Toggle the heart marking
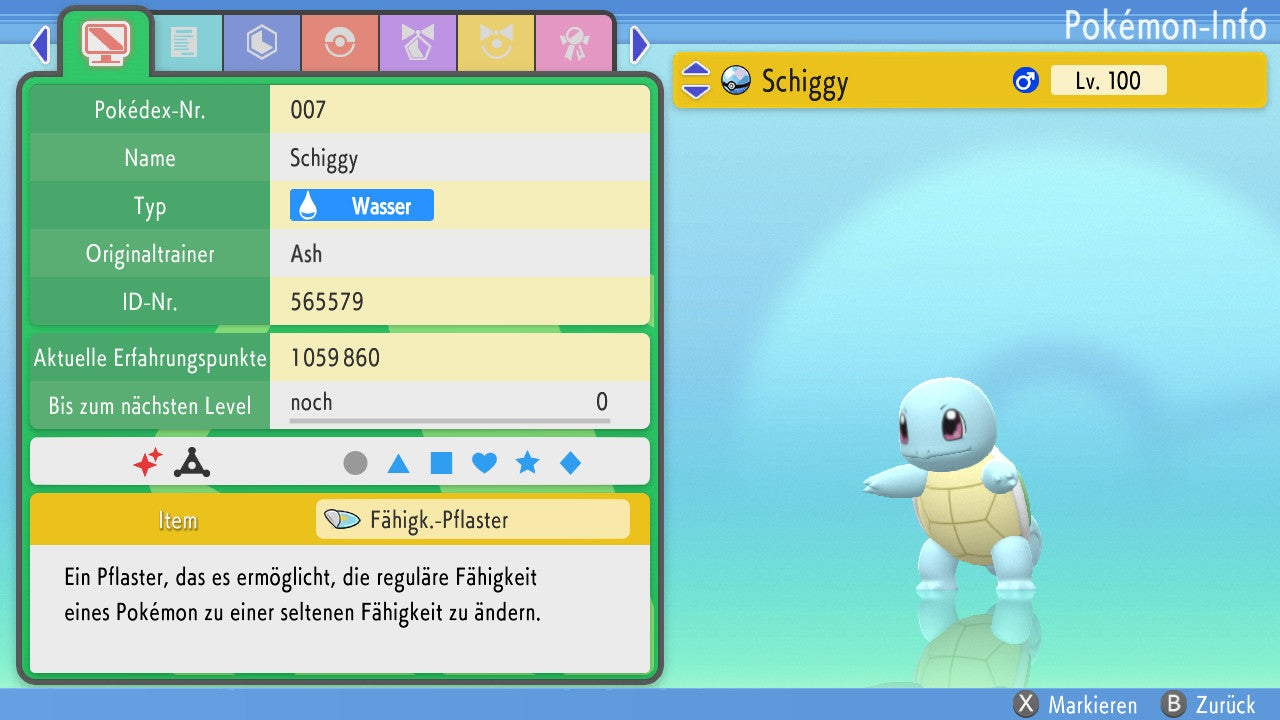The image size is (1280, 720). (x=484, y=463)
